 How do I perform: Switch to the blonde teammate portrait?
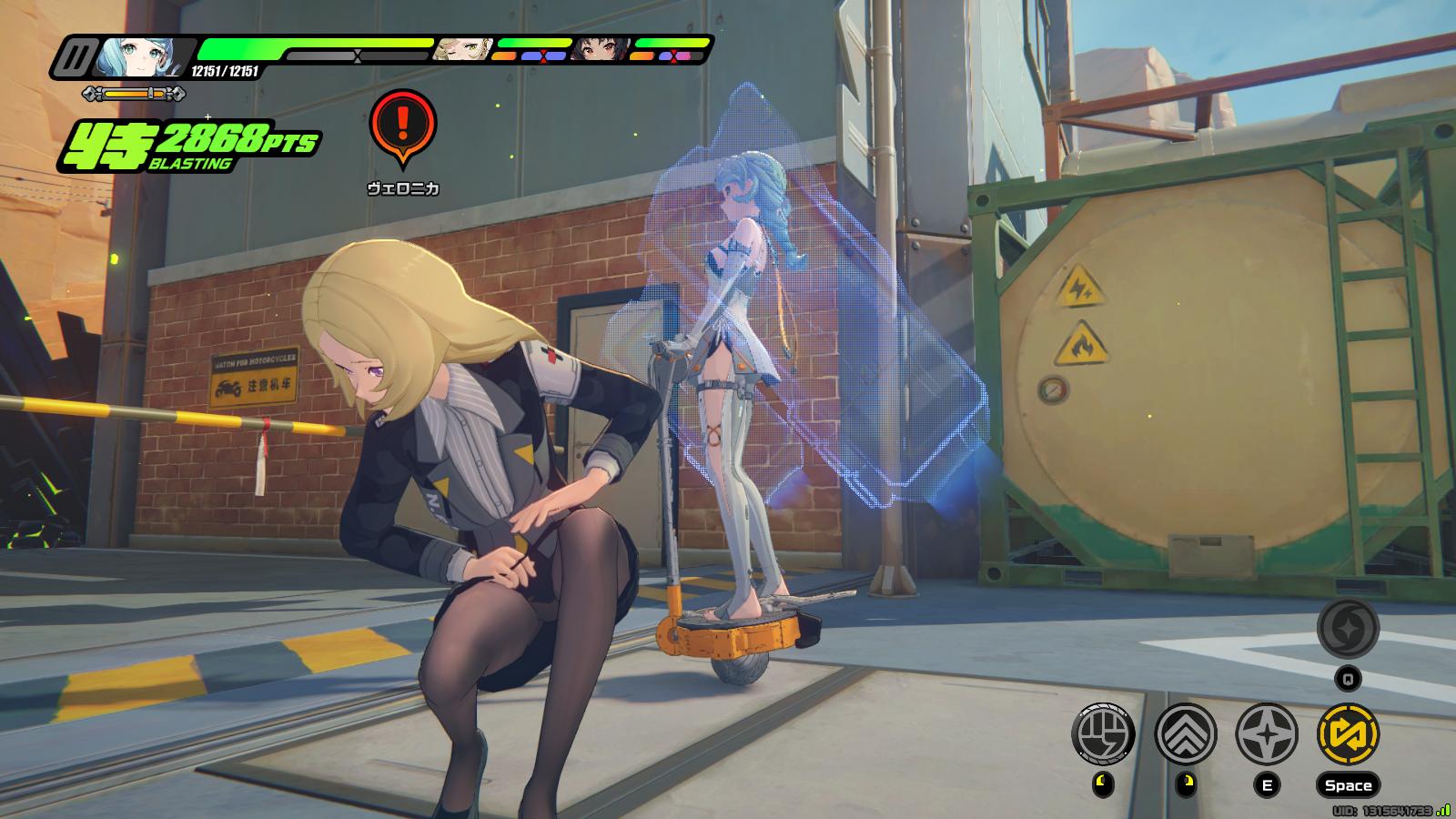tap(461, 51)
